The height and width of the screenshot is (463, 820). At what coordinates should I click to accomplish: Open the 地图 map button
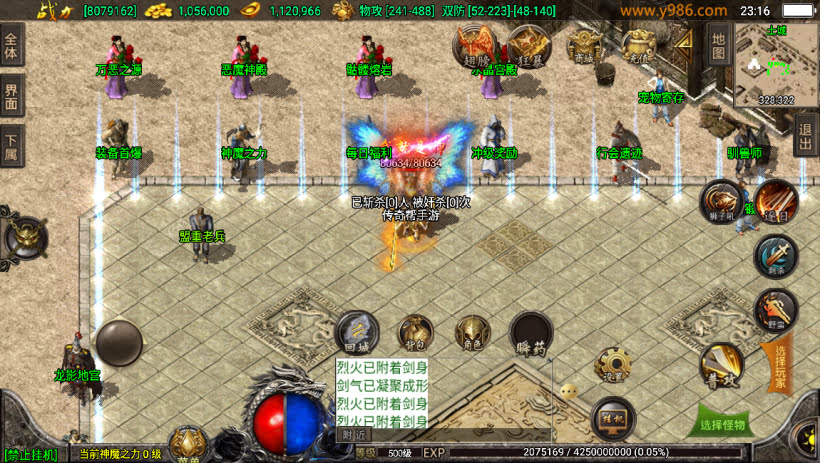[x=718, y=43]
